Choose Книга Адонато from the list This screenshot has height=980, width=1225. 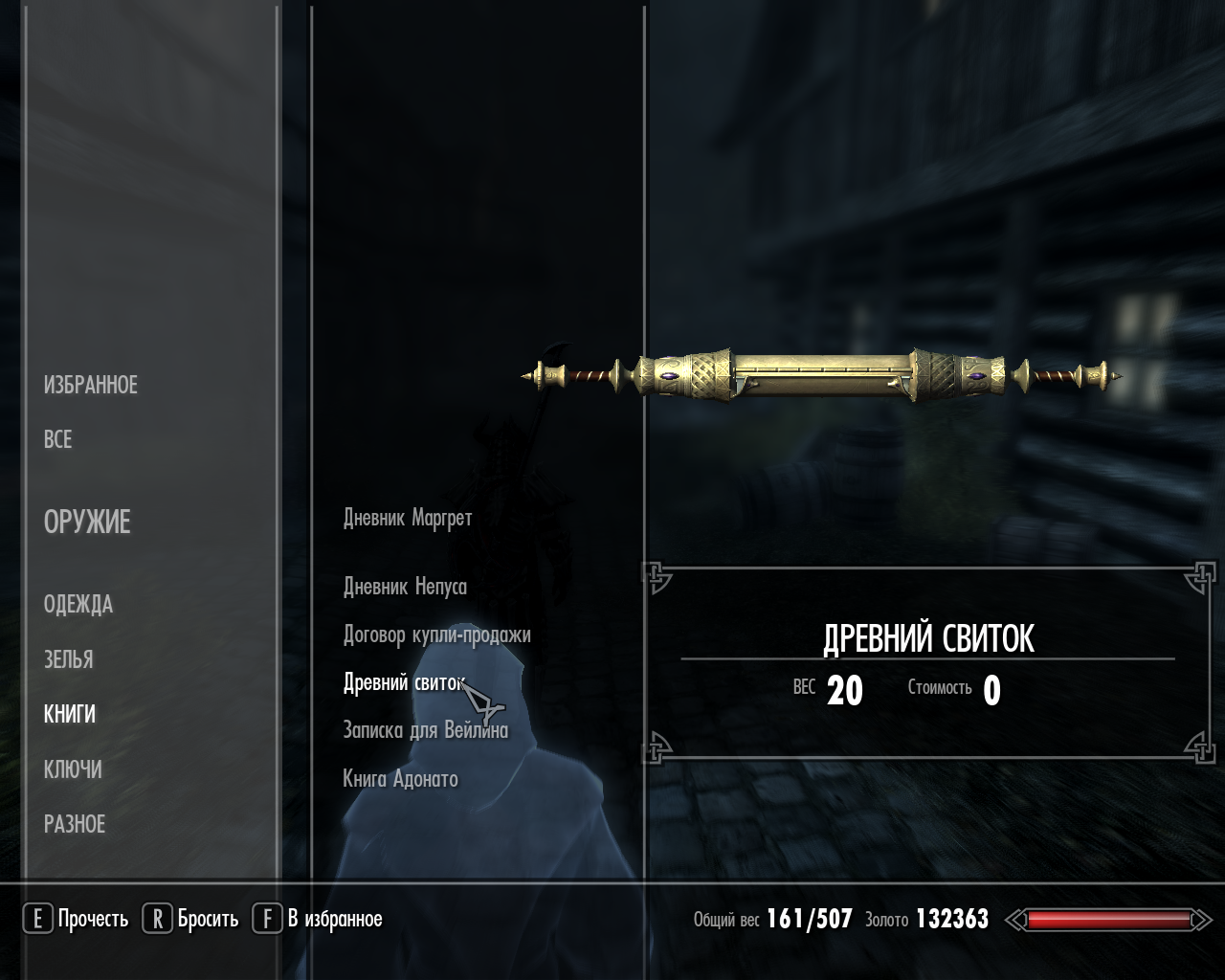click(x=400, y=779)
